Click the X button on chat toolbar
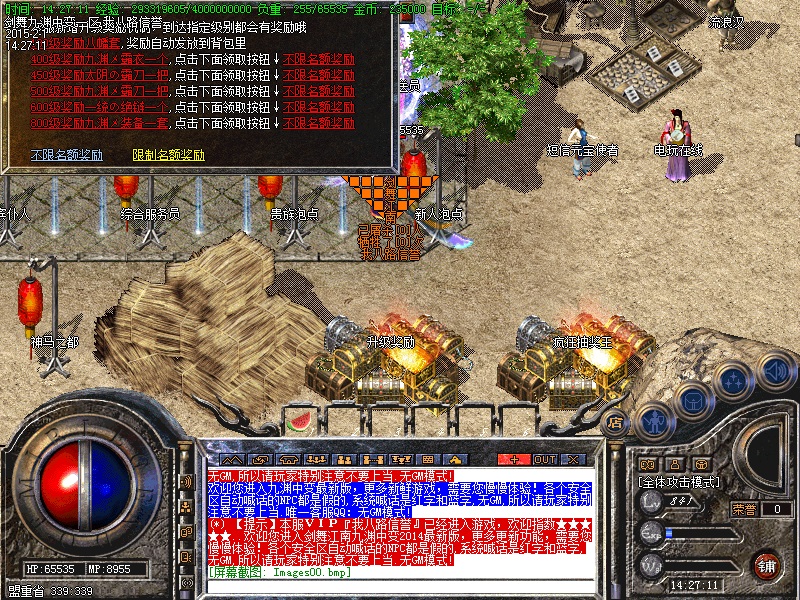Screen dimensions: 800x600 [x=574, y=458]
